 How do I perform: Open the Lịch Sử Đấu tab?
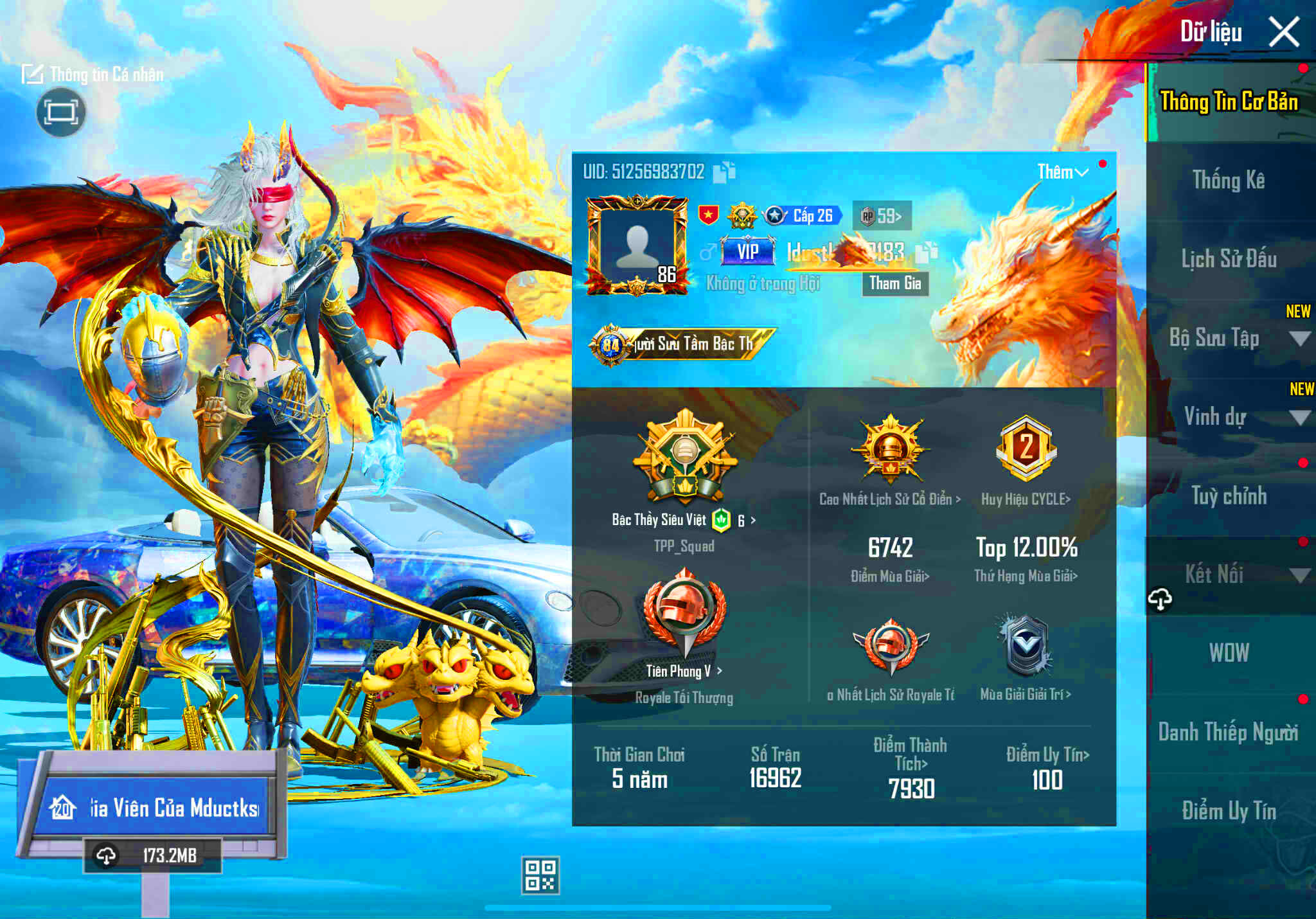coord(1229,258)
